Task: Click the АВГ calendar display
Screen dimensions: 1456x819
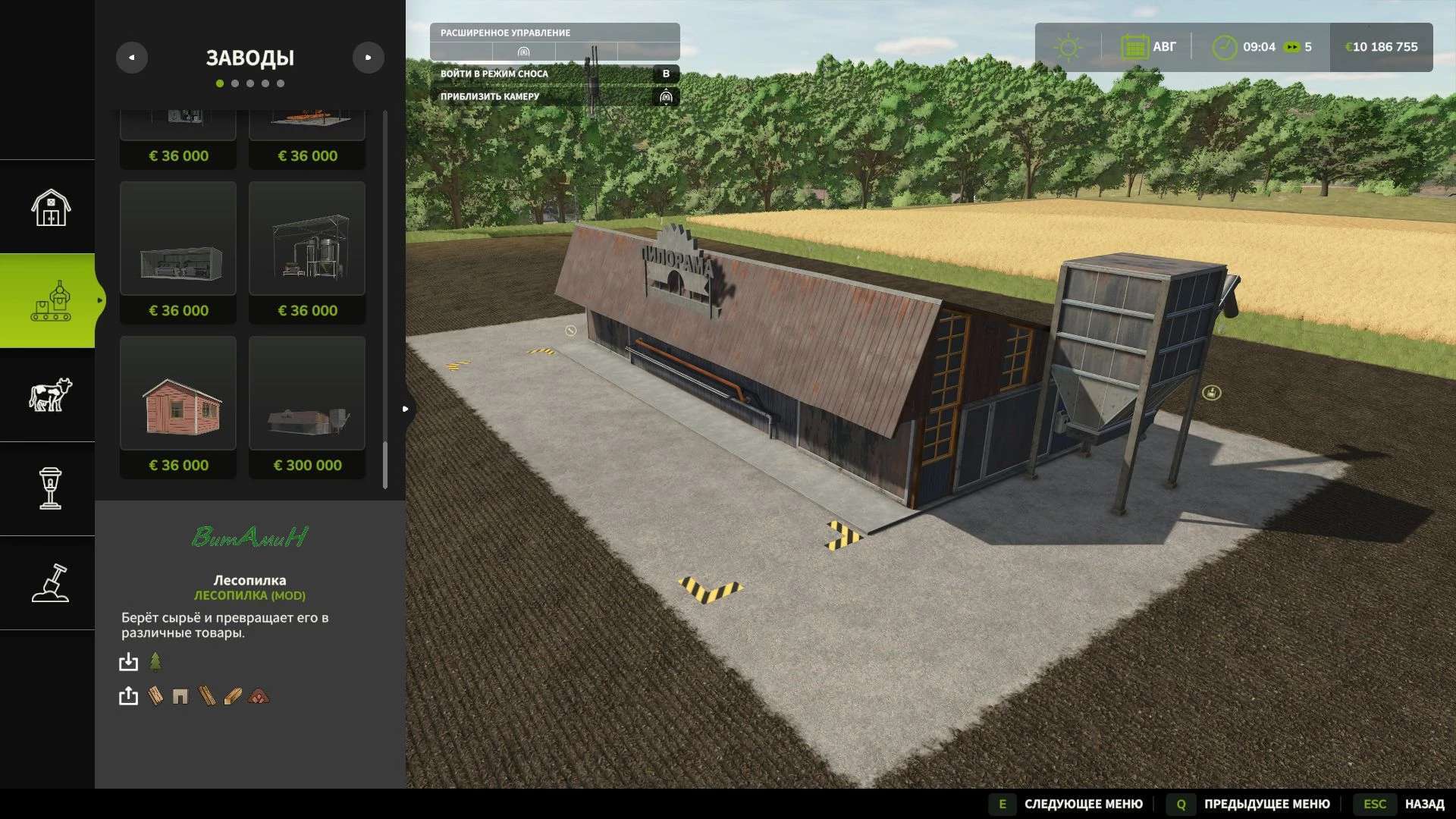Action: tap(1150, 46)
